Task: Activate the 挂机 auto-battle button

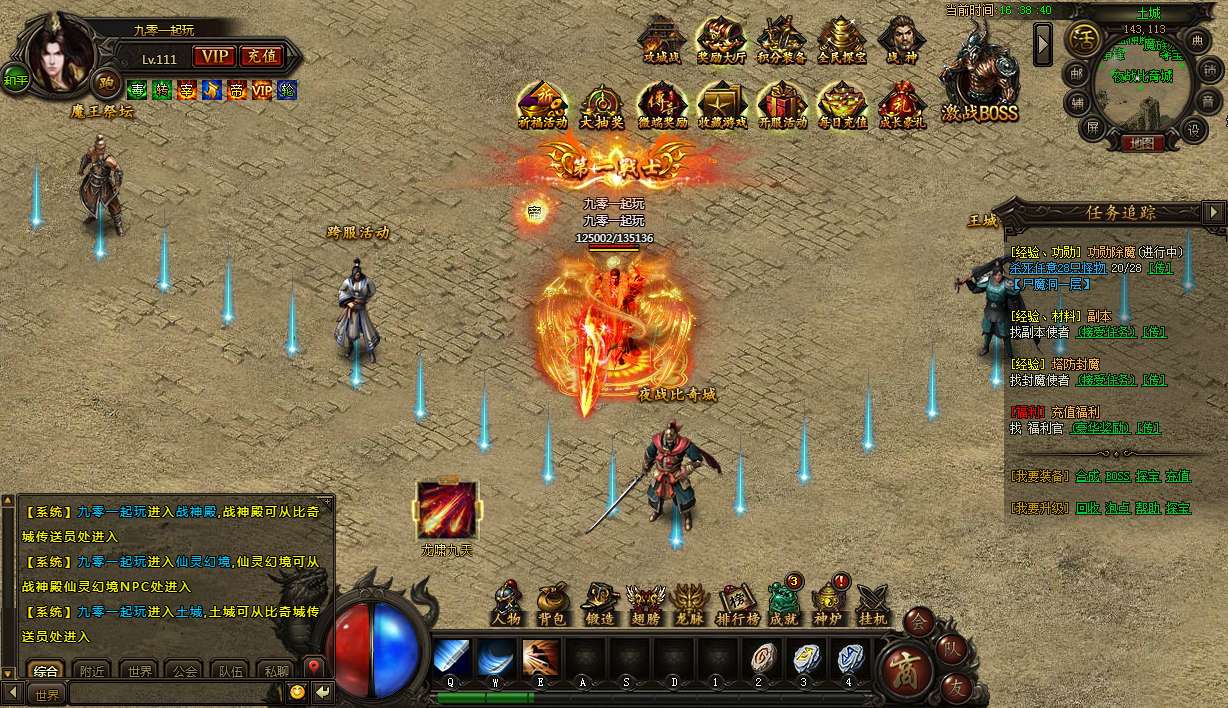Action: tap(872, 603)
